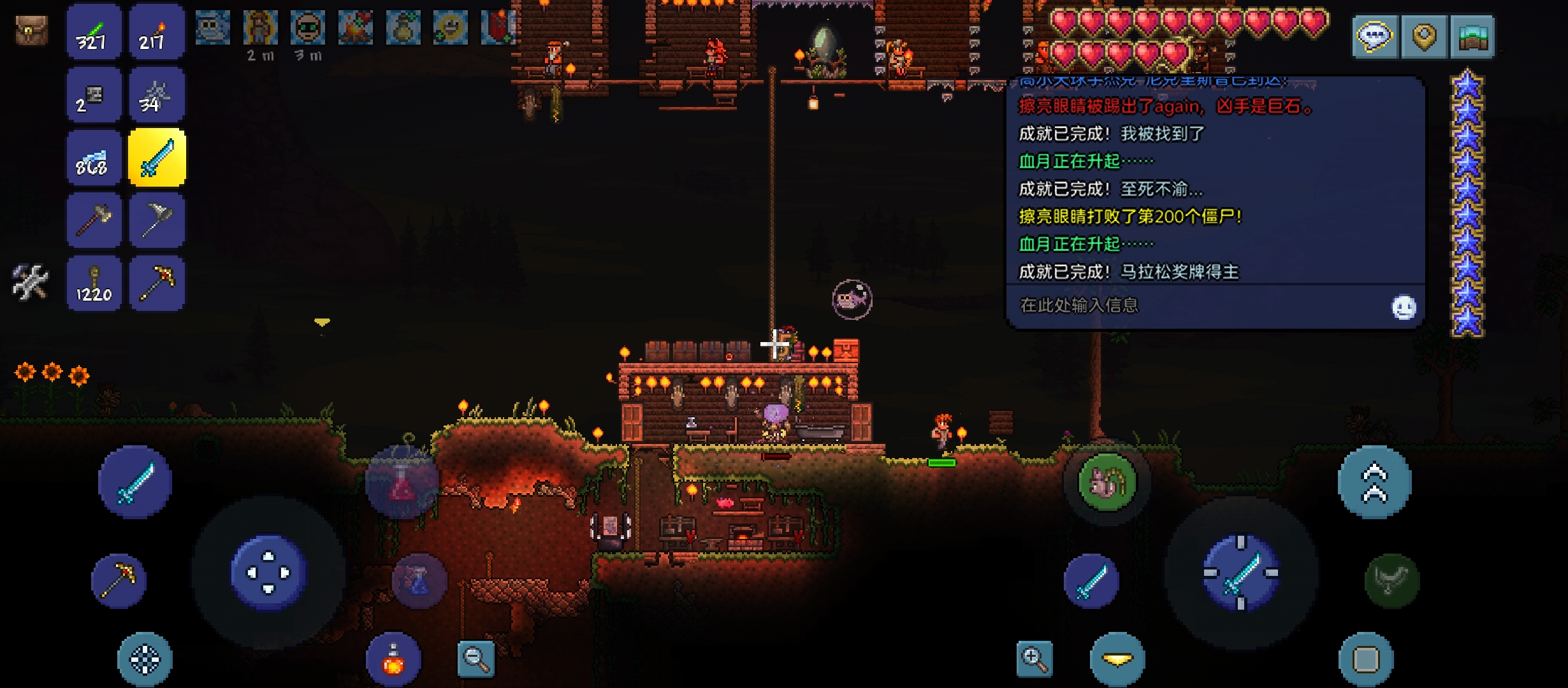This screenshot has height=688, width=1568.
Task: Choose the hotbar slot holding 1220 rope
Action: 94,283
